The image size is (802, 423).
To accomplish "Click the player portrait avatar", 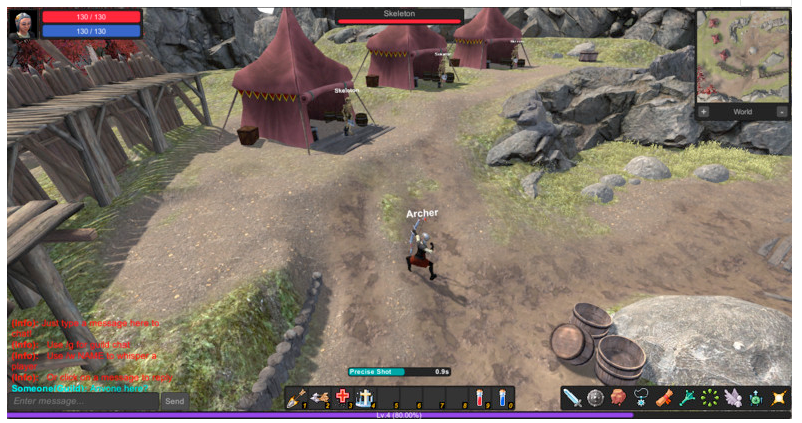I will coord(22,23).
